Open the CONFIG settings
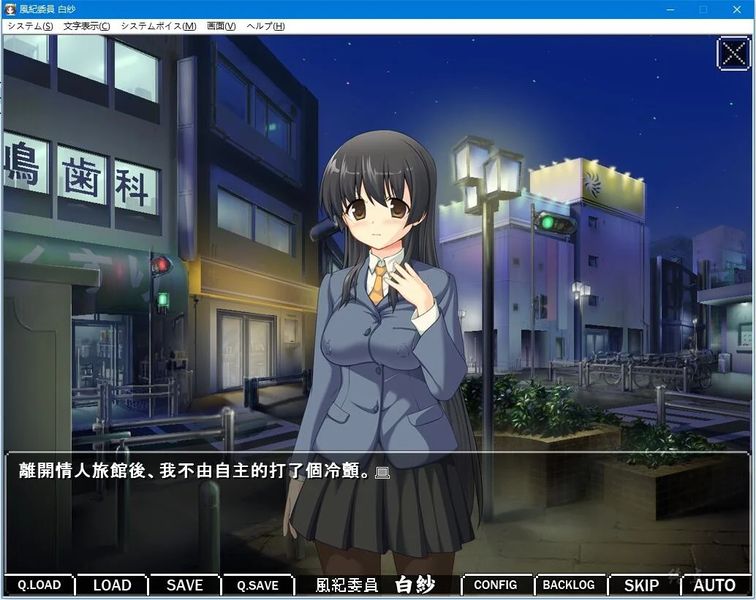Viewport: 756px width, 600px height. [495, 586]
